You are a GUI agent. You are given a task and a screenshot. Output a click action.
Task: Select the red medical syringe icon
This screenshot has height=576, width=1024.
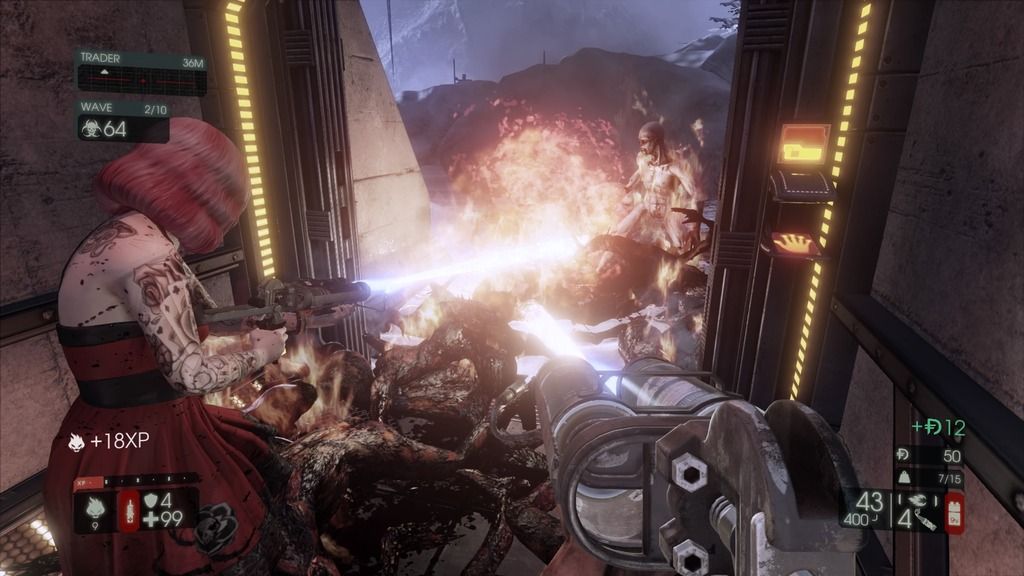[x=130, y=509]
